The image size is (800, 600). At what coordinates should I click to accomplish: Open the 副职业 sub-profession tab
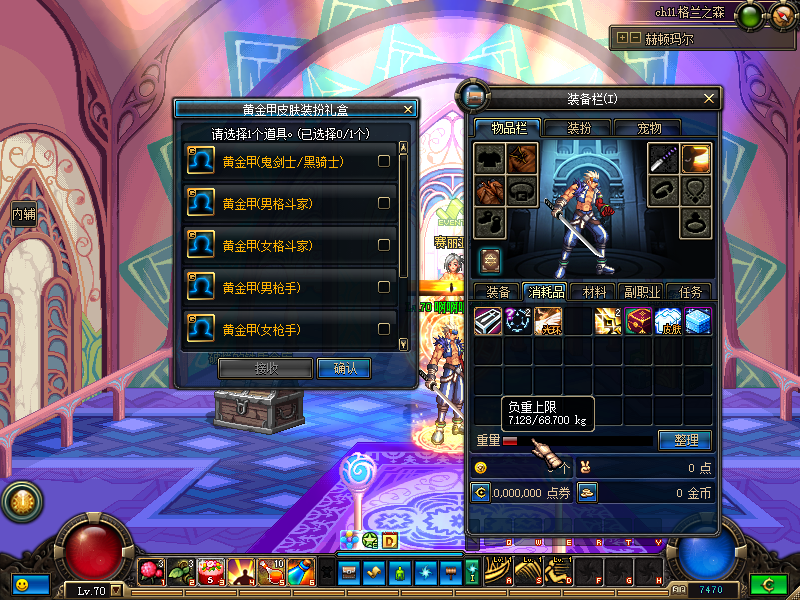pyautogui.click(x=642, y=292)
